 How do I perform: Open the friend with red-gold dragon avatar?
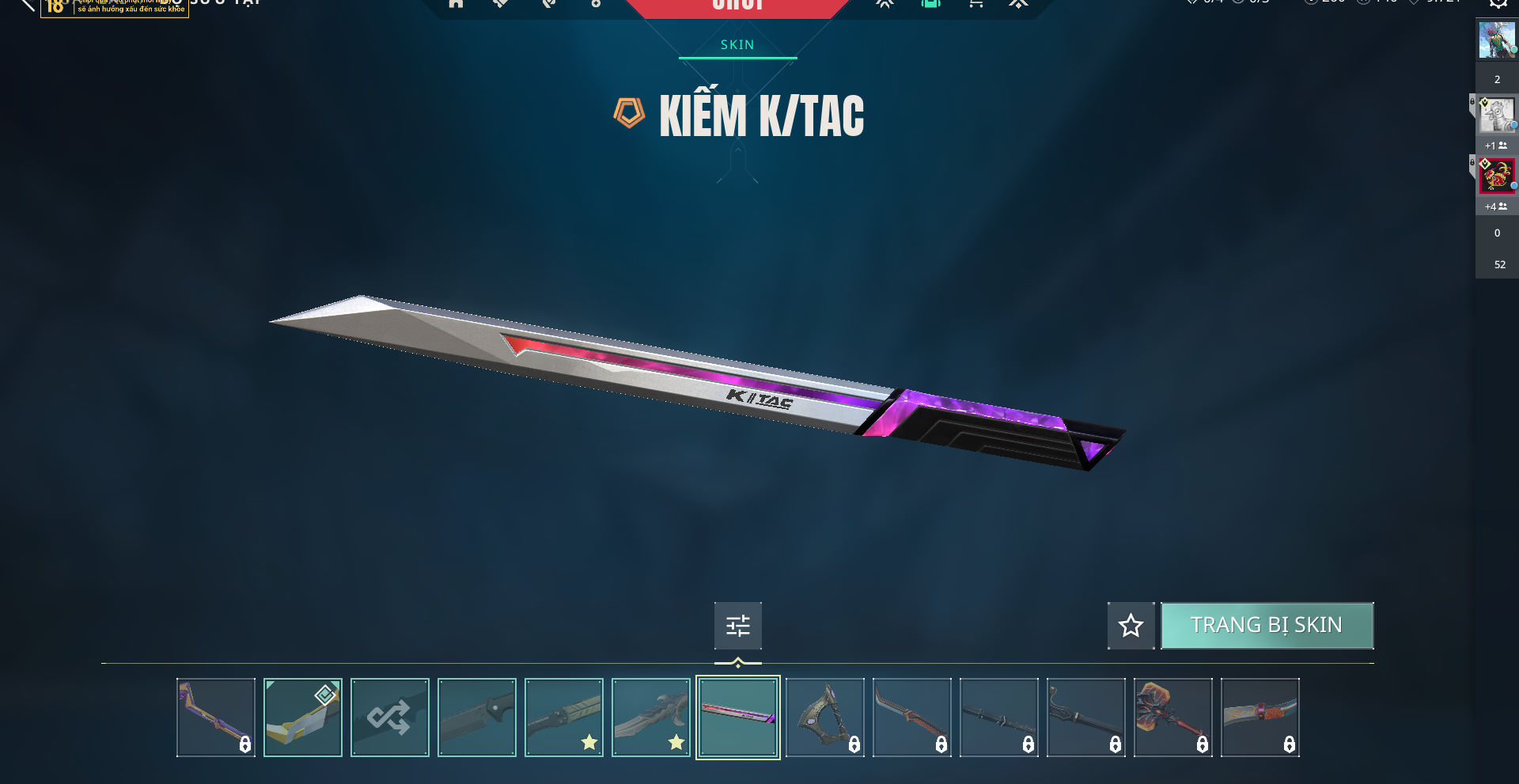pos(1497,176)
